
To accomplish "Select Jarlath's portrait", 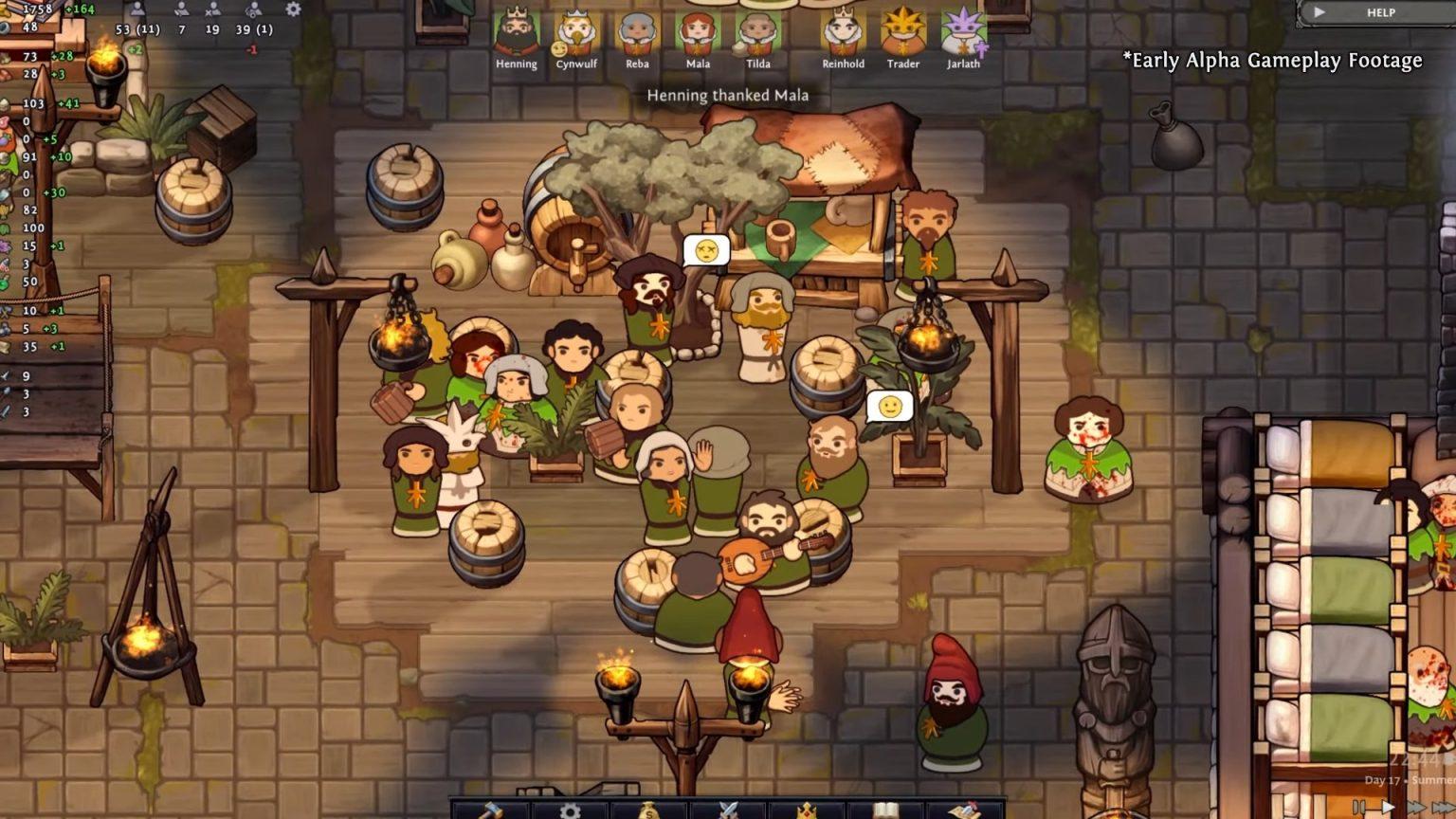I will [x=963, y=34].
